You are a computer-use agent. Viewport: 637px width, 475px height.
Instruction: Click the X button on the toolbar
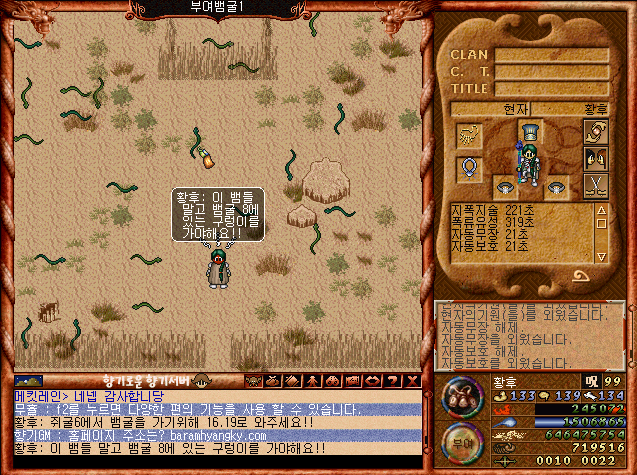point(413,380)
